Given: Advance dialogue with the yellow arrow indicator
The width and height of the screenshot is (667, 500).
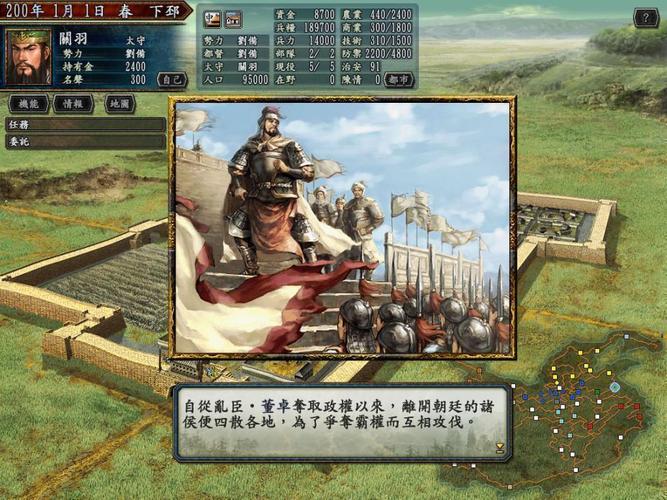Looking at the screenshot, I should pyautogui.click(x=499, y=447).
